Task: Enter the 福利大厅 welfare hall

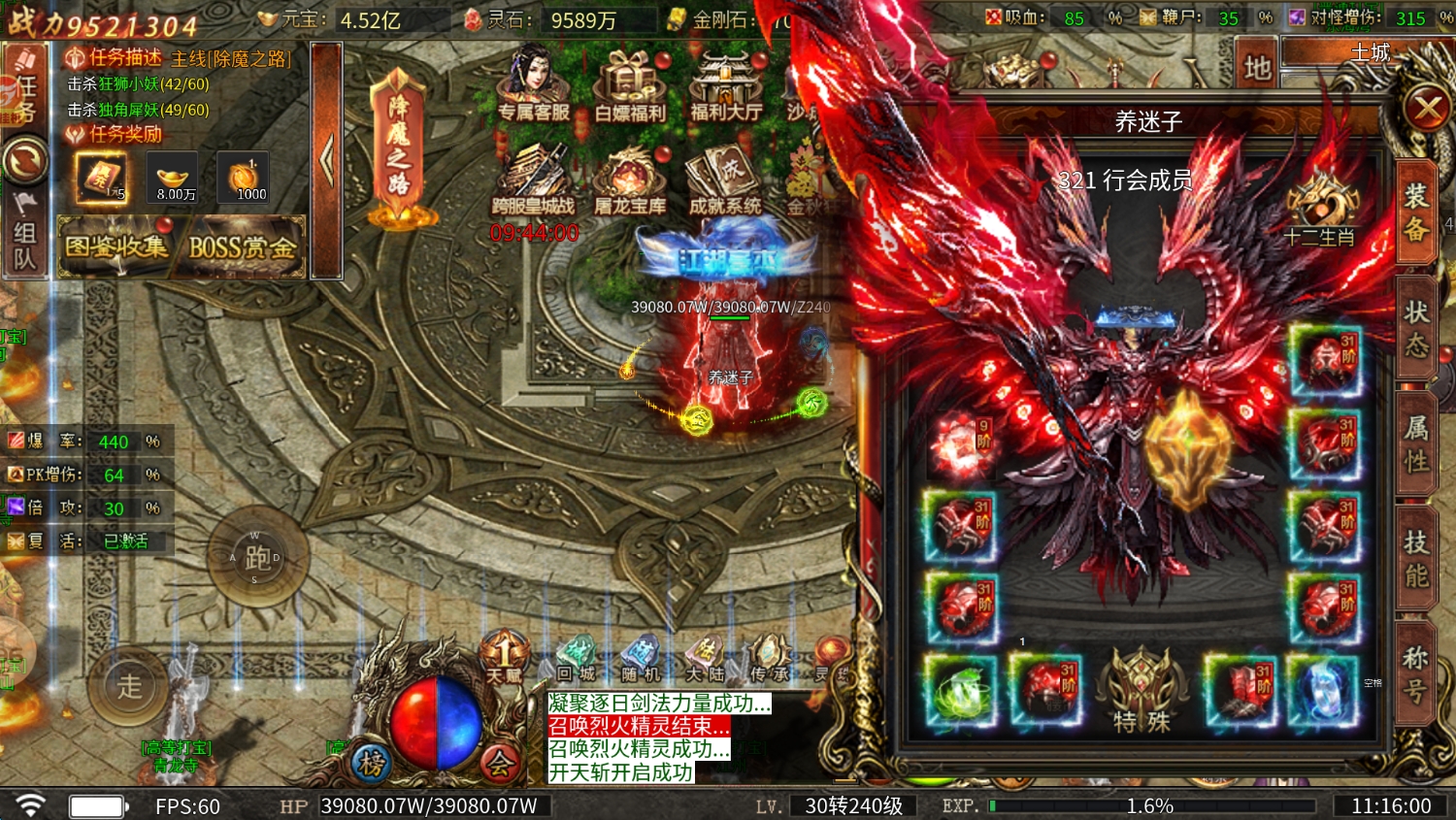Action: coord(725,85)
